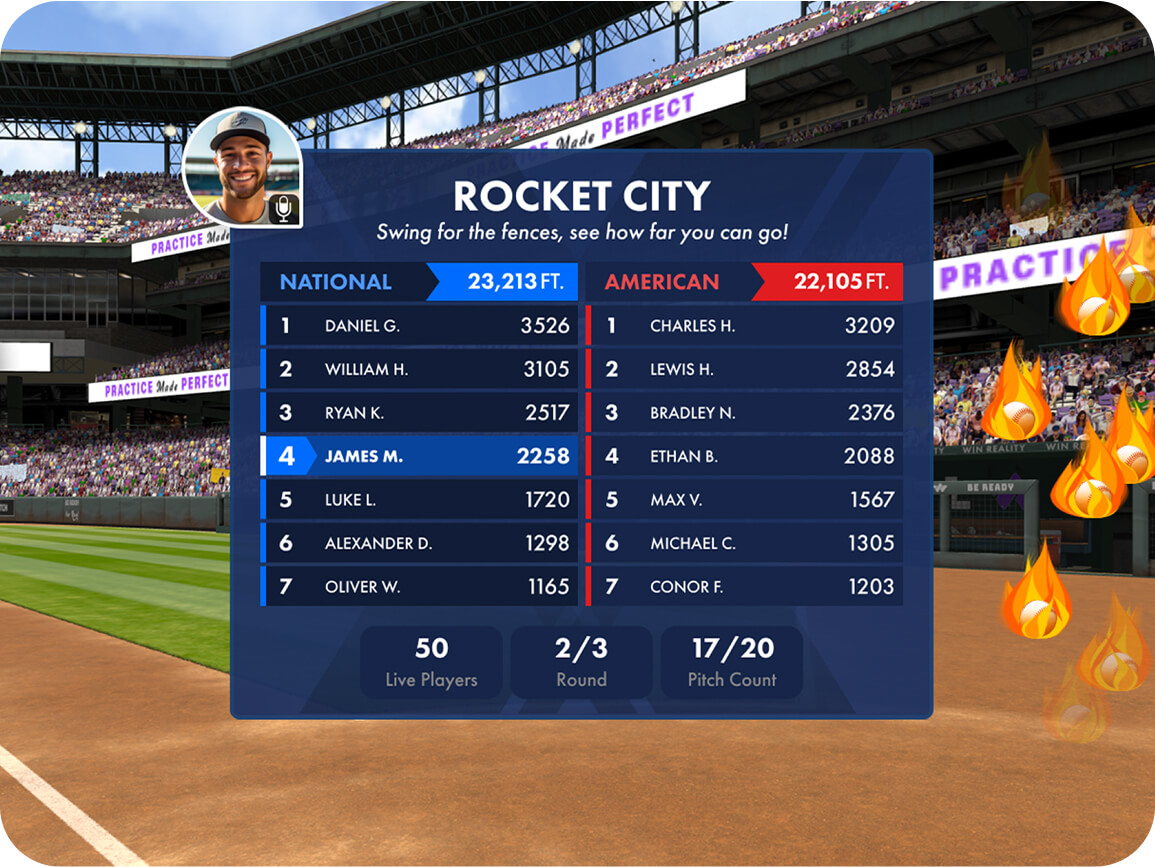Choose Conor F. player row

(744, 587)
